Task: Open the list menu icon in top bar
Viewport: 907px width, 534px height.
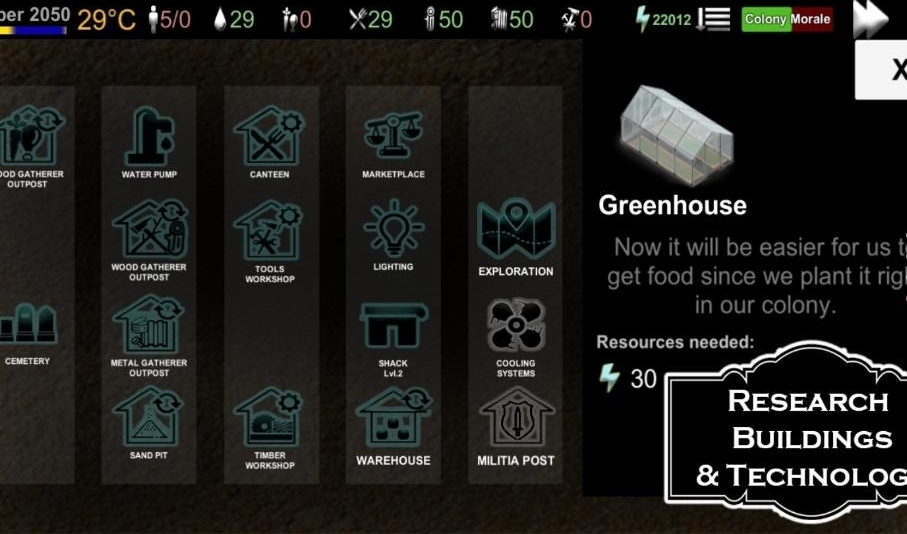Action: [x=714, y=19]
